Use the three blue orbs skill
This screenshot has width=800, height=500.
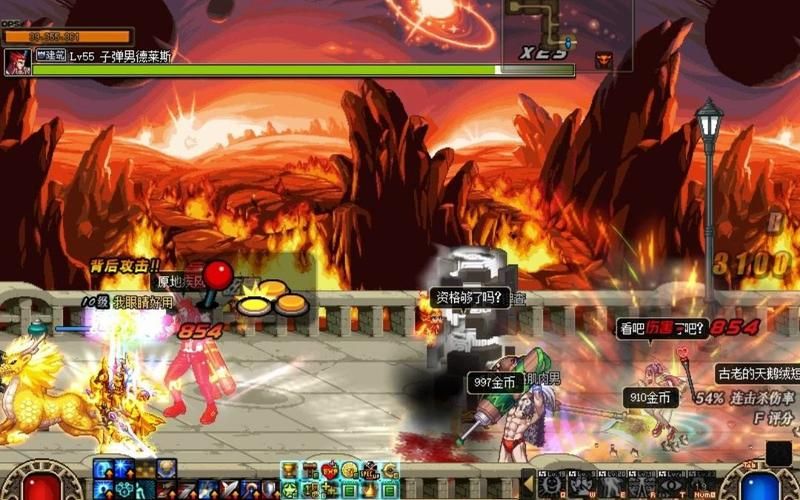click(x=125, y=489)
